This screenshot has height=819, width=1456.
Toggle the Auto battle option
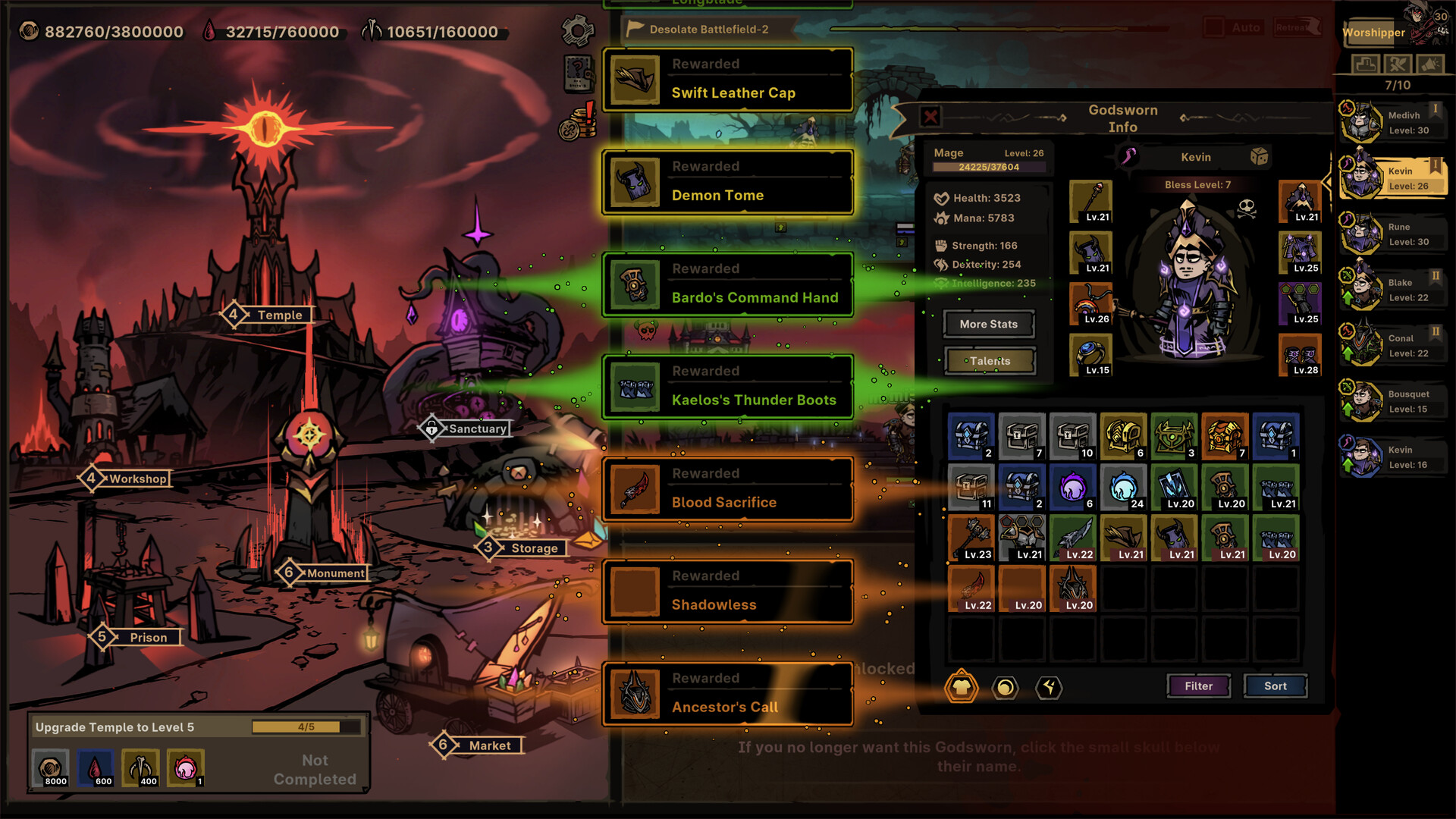[x=1245, y=27]
